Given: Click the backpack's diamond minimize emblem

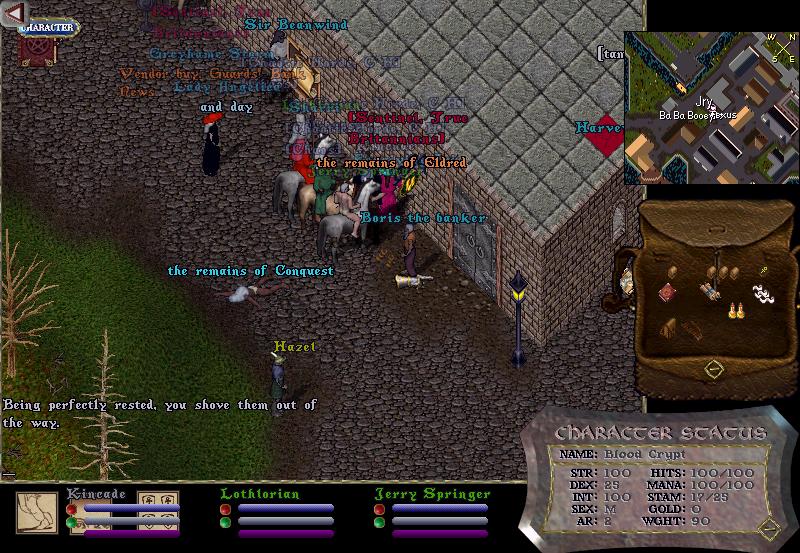Looking at the screenshot, I should click(713, 369).
